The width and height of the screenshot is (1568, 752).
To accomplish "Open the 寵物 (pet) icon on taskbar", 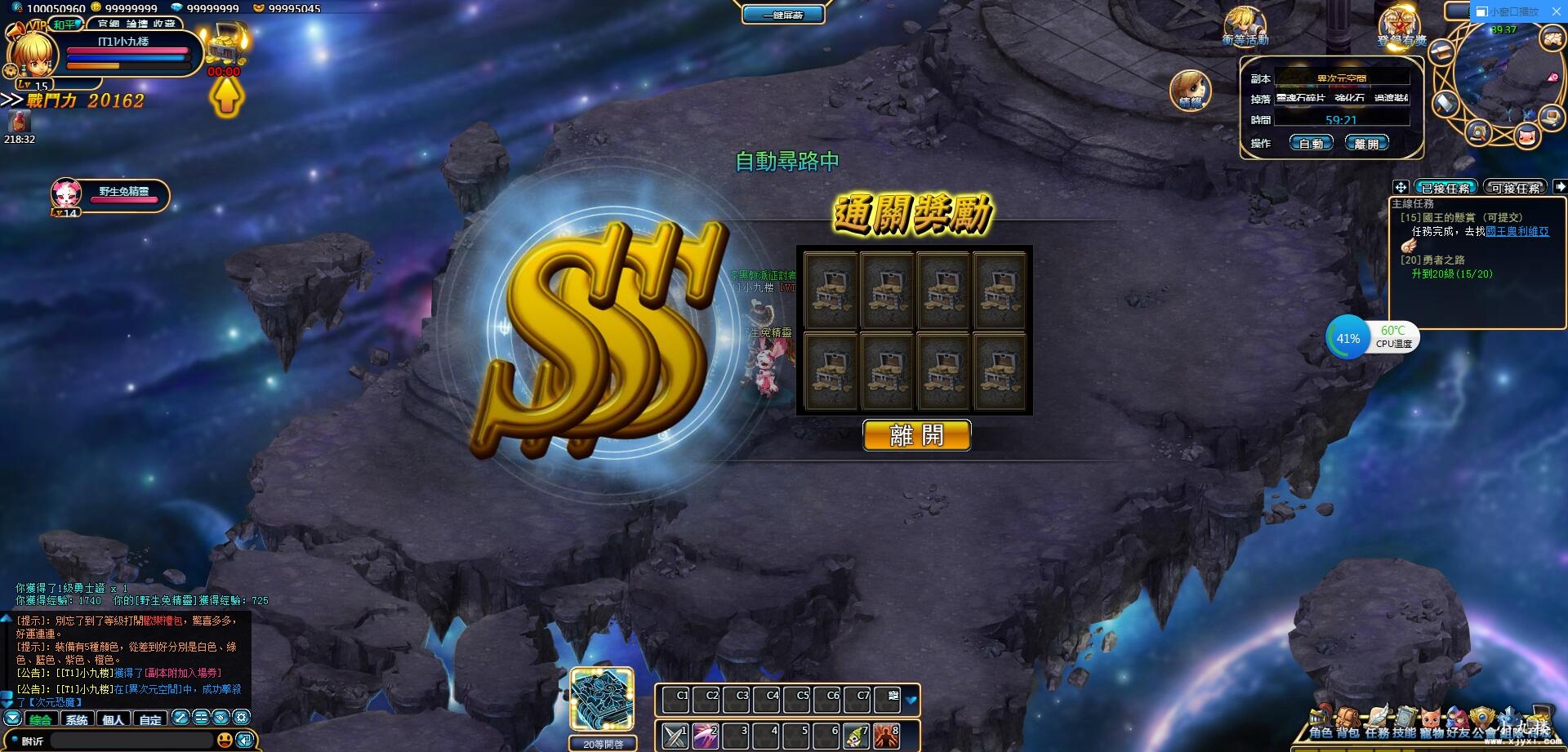I will 1431,717.
